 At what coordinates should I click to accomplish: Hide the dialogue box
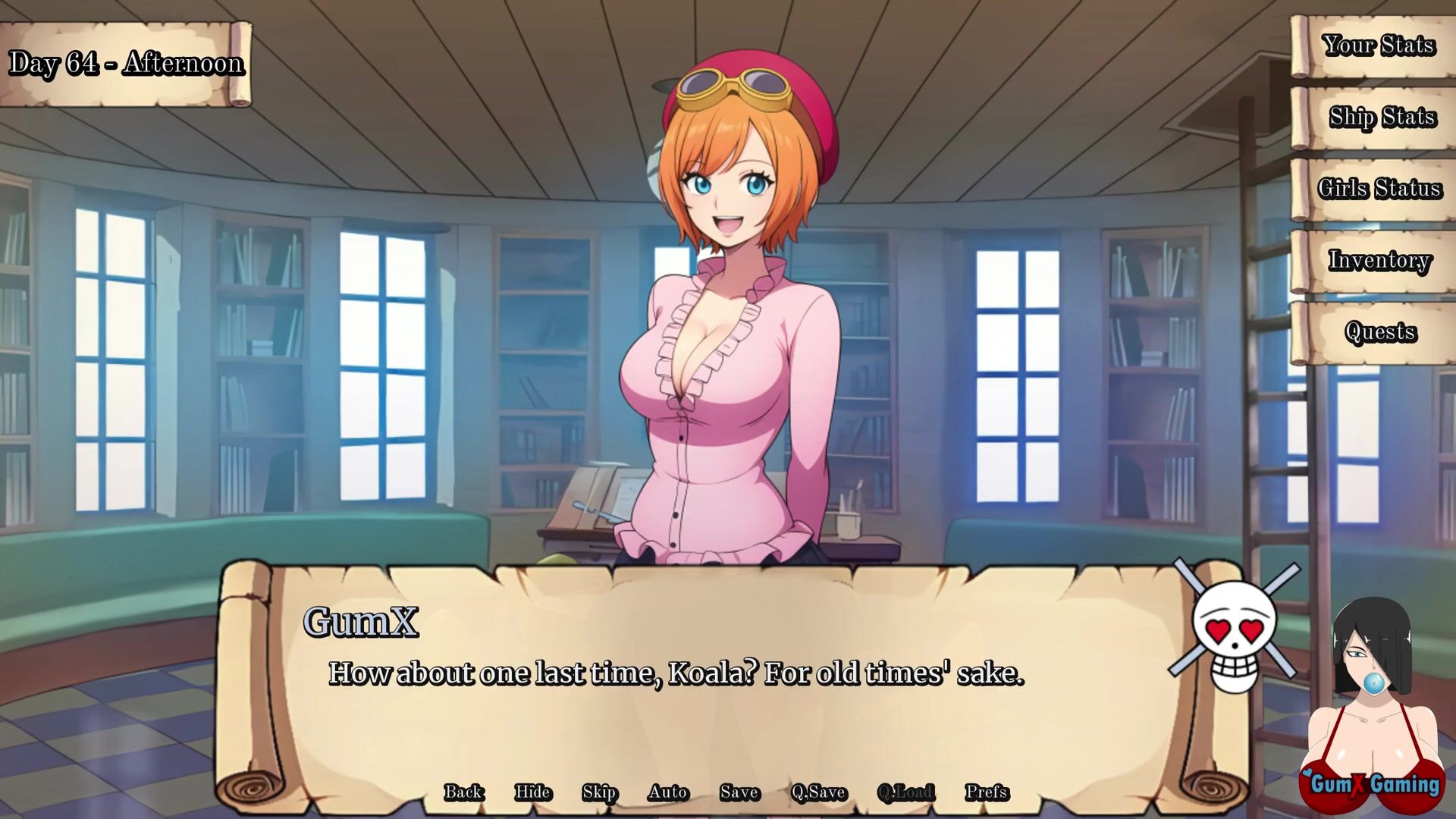532,792
